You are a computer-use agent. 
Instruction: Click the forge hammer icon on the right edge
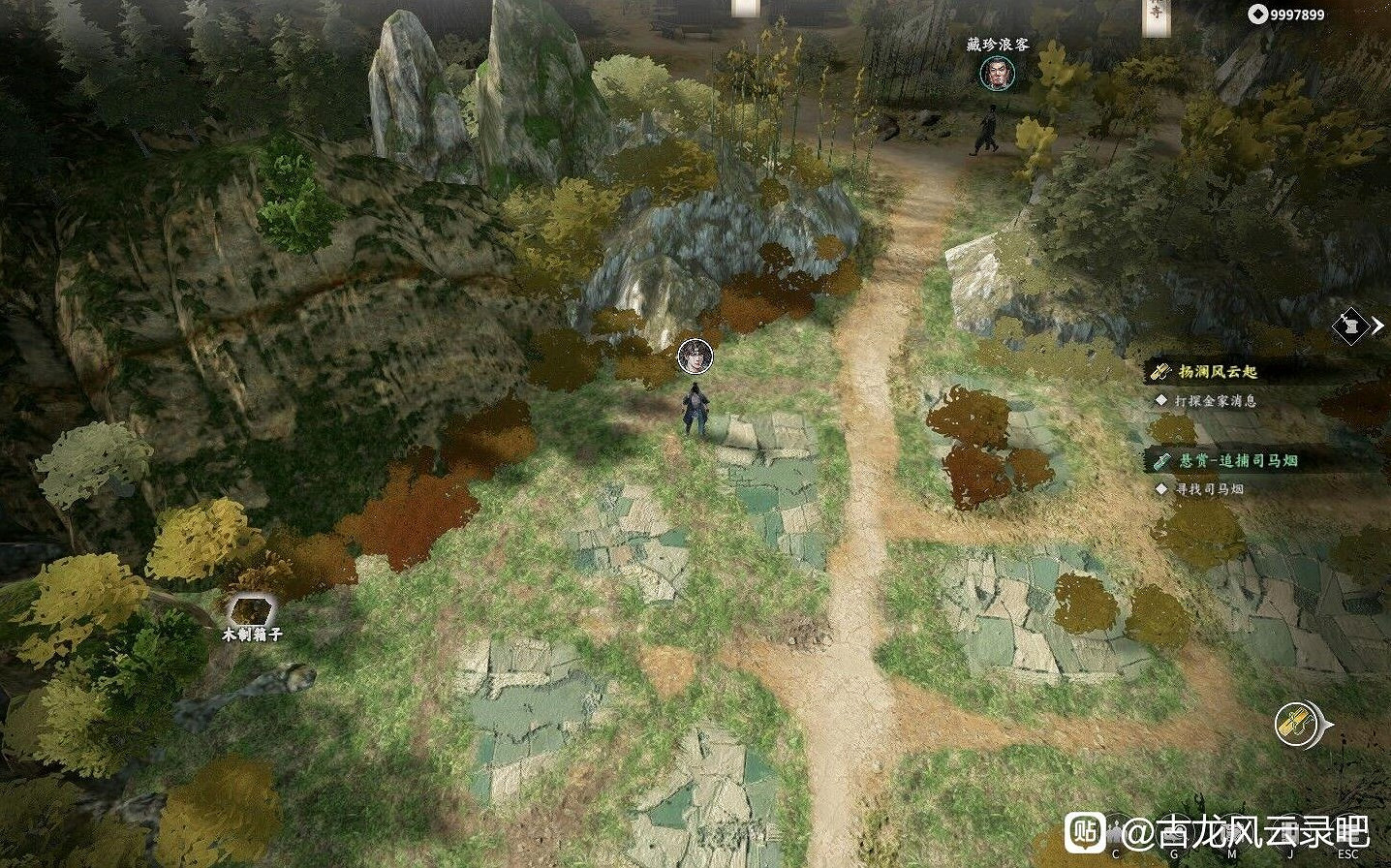click(1350, 327)
